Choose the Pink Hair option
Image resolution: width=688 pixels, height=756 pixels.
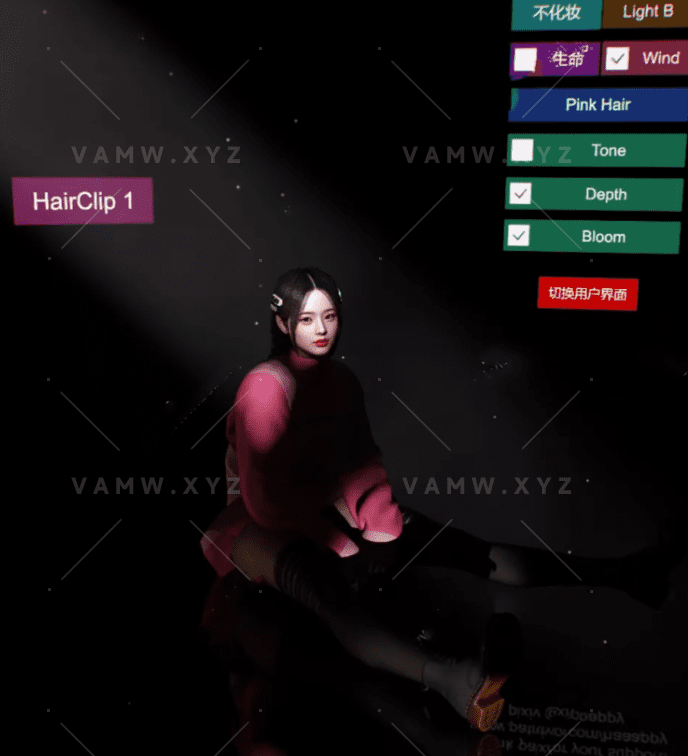598,104
